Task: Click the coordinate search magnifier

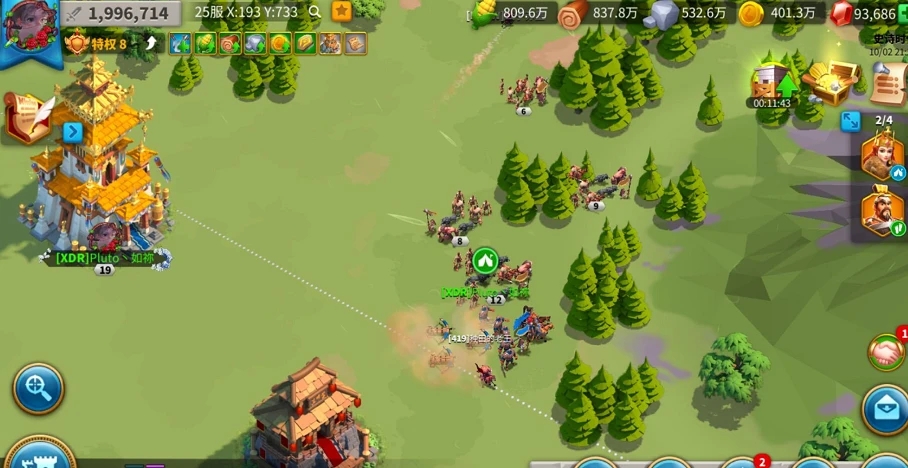Action: [315, 12]
